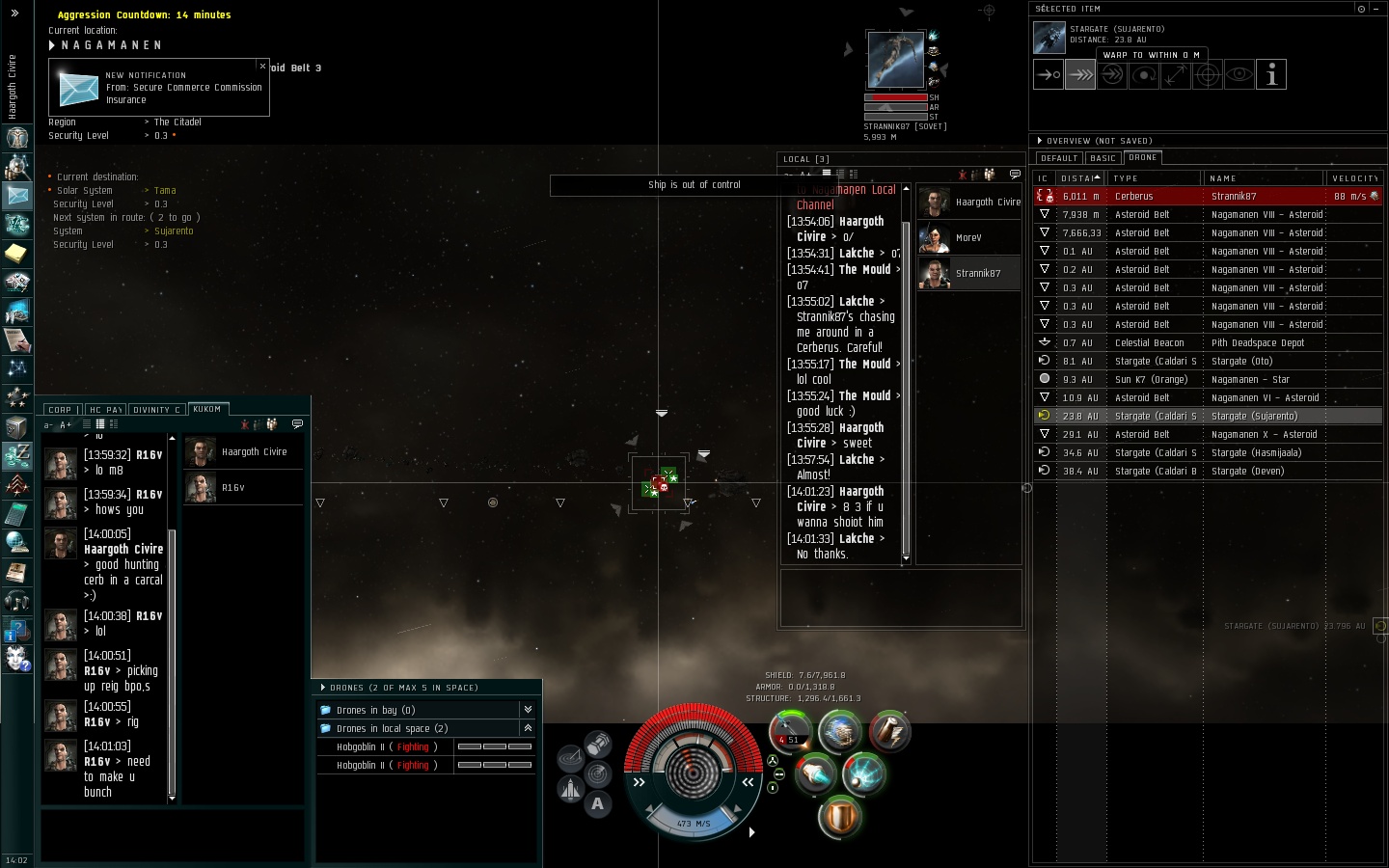The height and width of the screenshot is (868, 1389).
Task: Switch to the Default overview tab
Action: point(1058,158)
